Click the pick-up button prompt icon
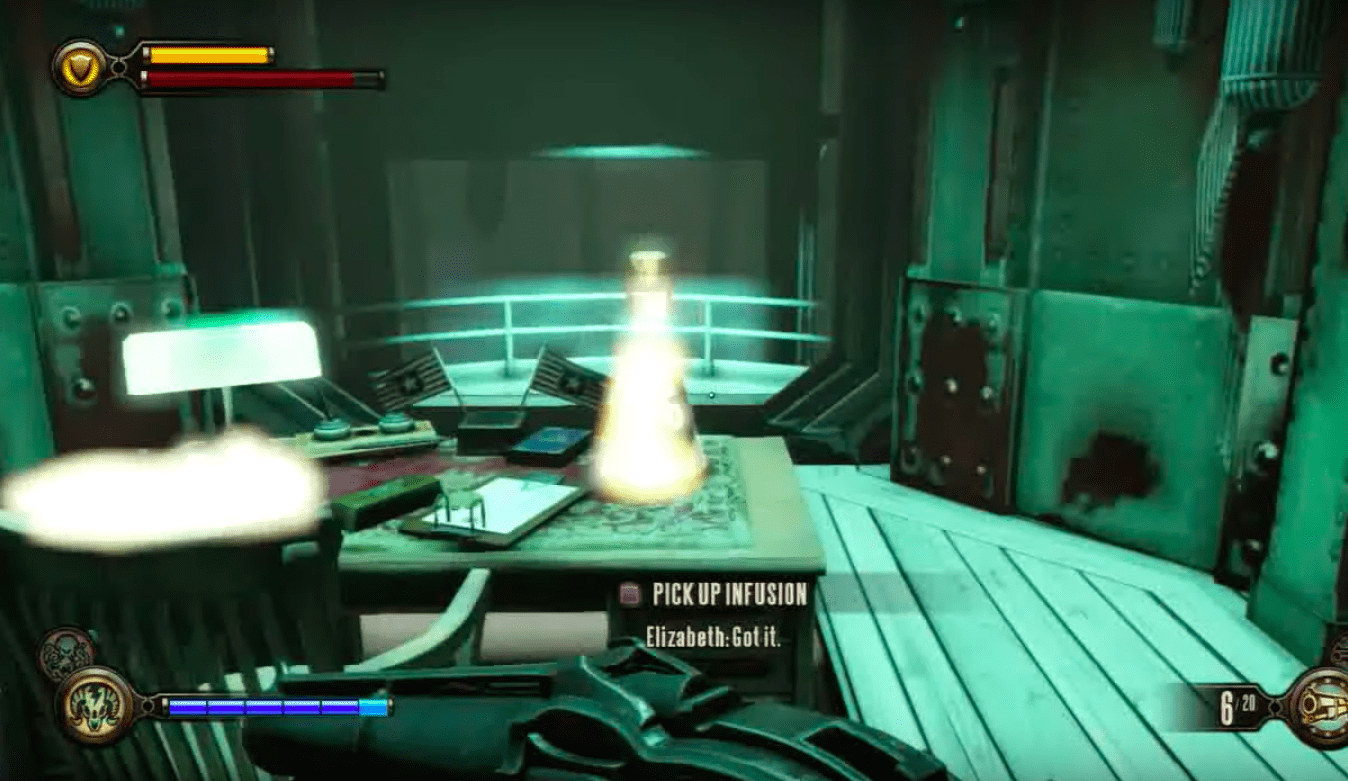Viewport: 1348px width, 781px height. pos(631,593)
